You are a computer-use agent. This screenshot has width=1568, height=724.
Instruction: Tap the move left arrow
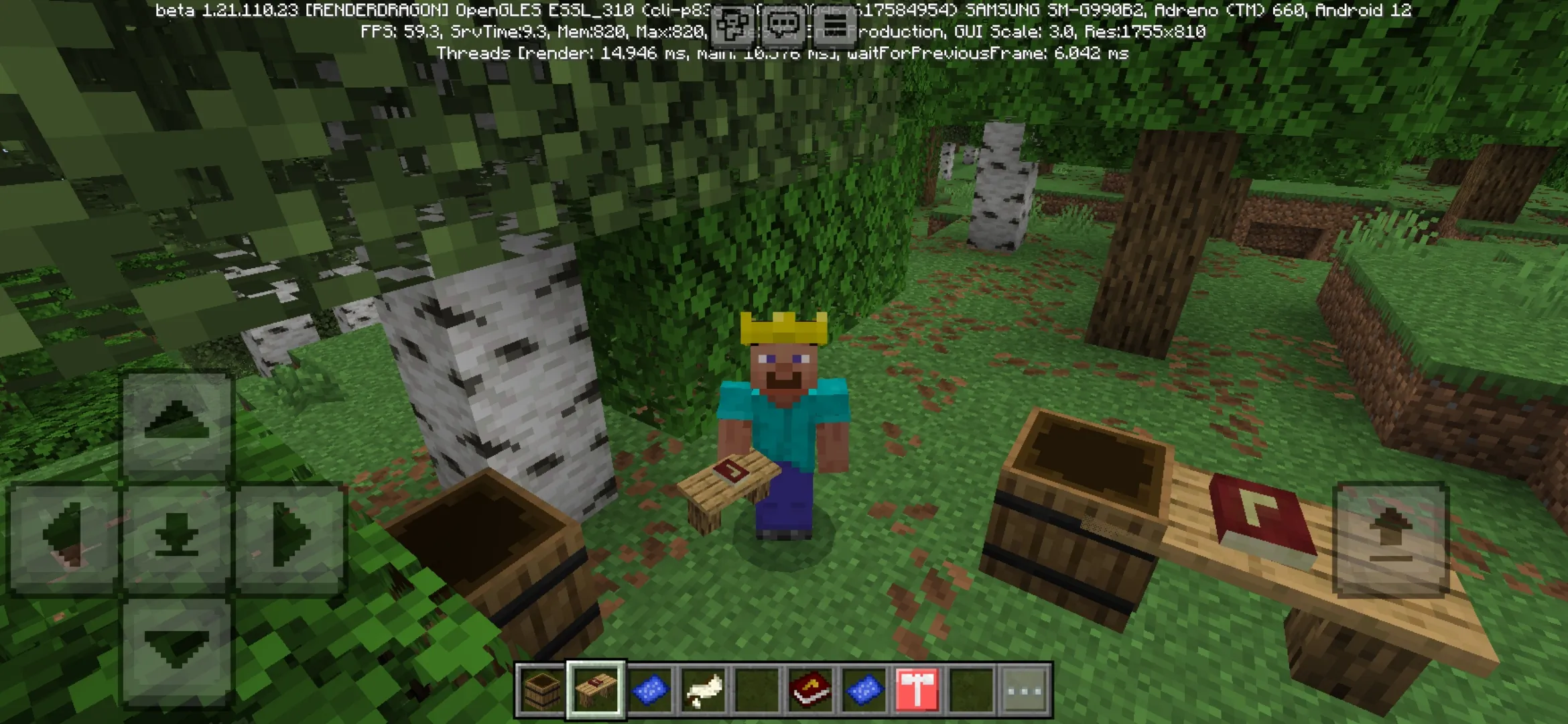coord(64,536)
